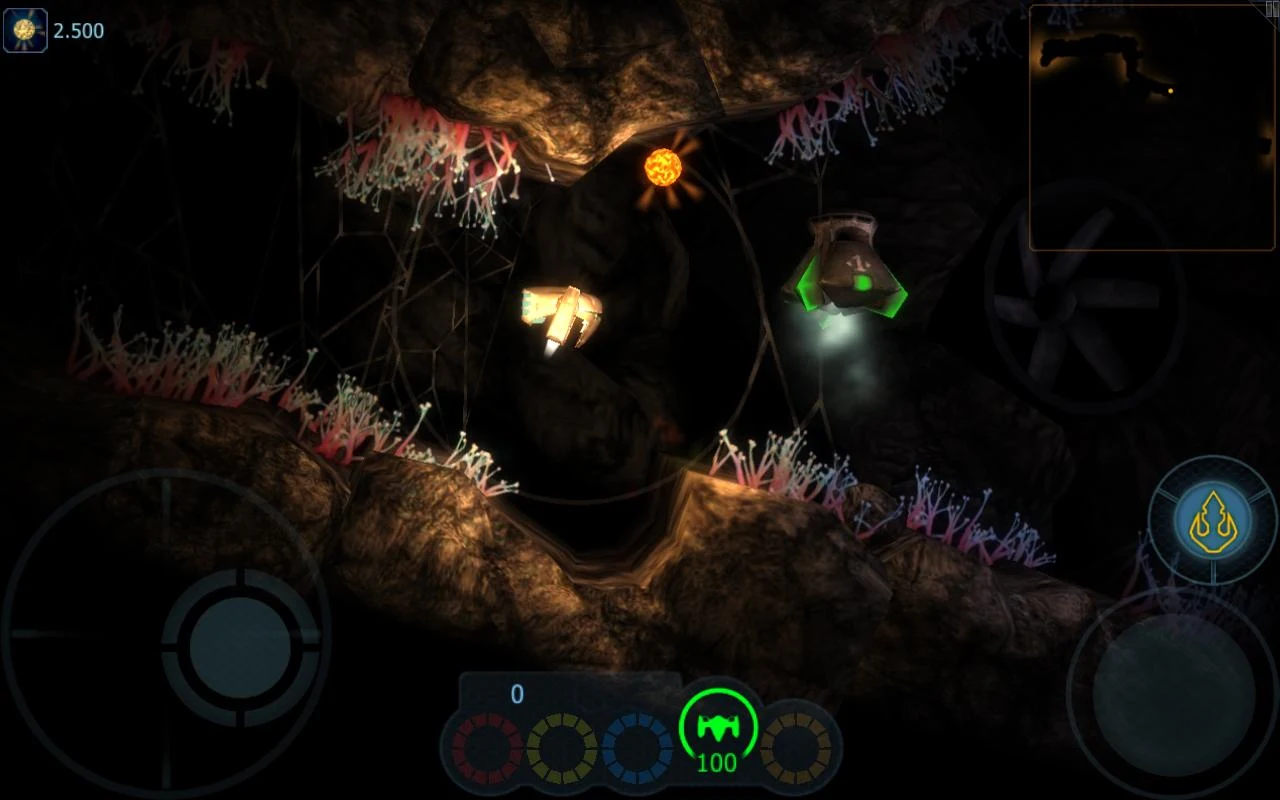The width and height of the screenshot is (1280, 800).
Task: Tap the yellow dot marker on the minimap
Action: point(1168,92)
